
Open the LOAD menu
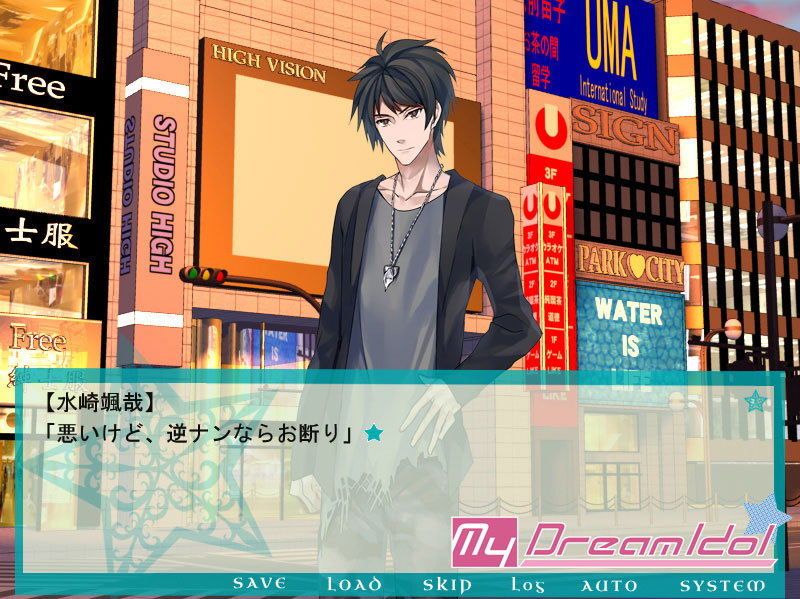click(x=354, y=584)
